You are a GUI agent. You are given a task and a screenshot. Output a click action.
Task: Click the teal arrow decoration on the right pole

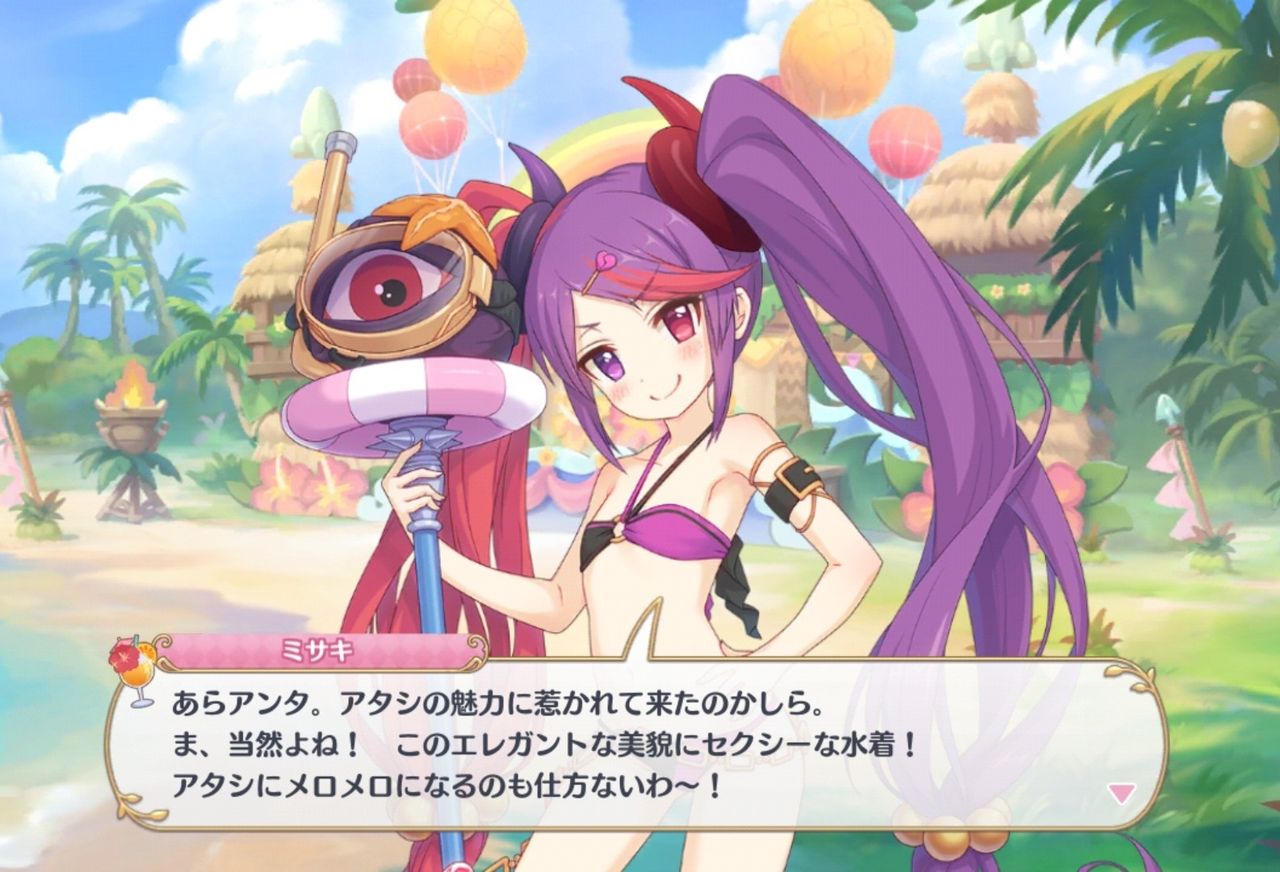point(1164,405)
